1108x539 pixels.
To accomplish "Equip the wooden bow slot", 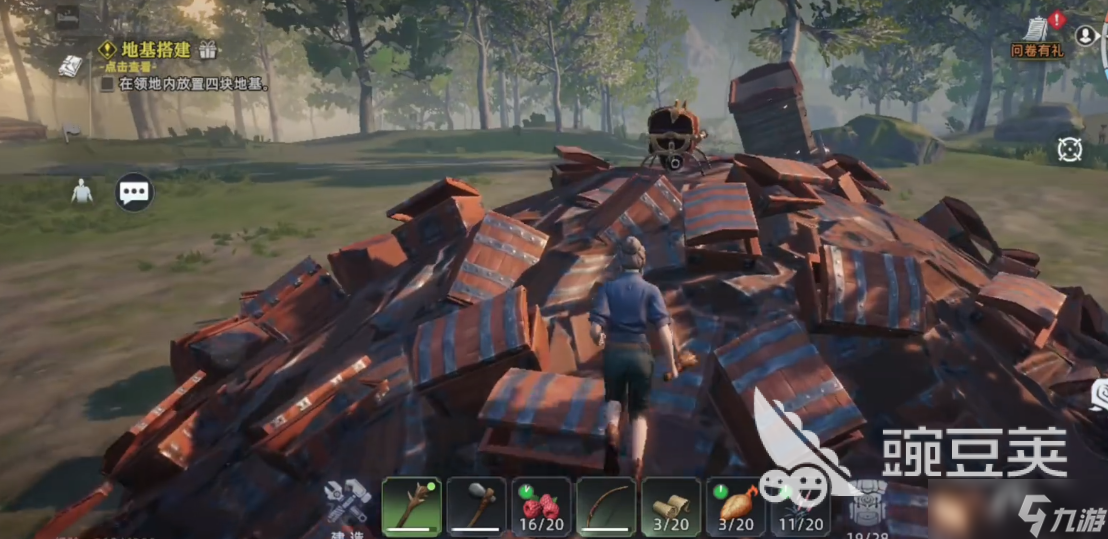I will click(606, 506).
